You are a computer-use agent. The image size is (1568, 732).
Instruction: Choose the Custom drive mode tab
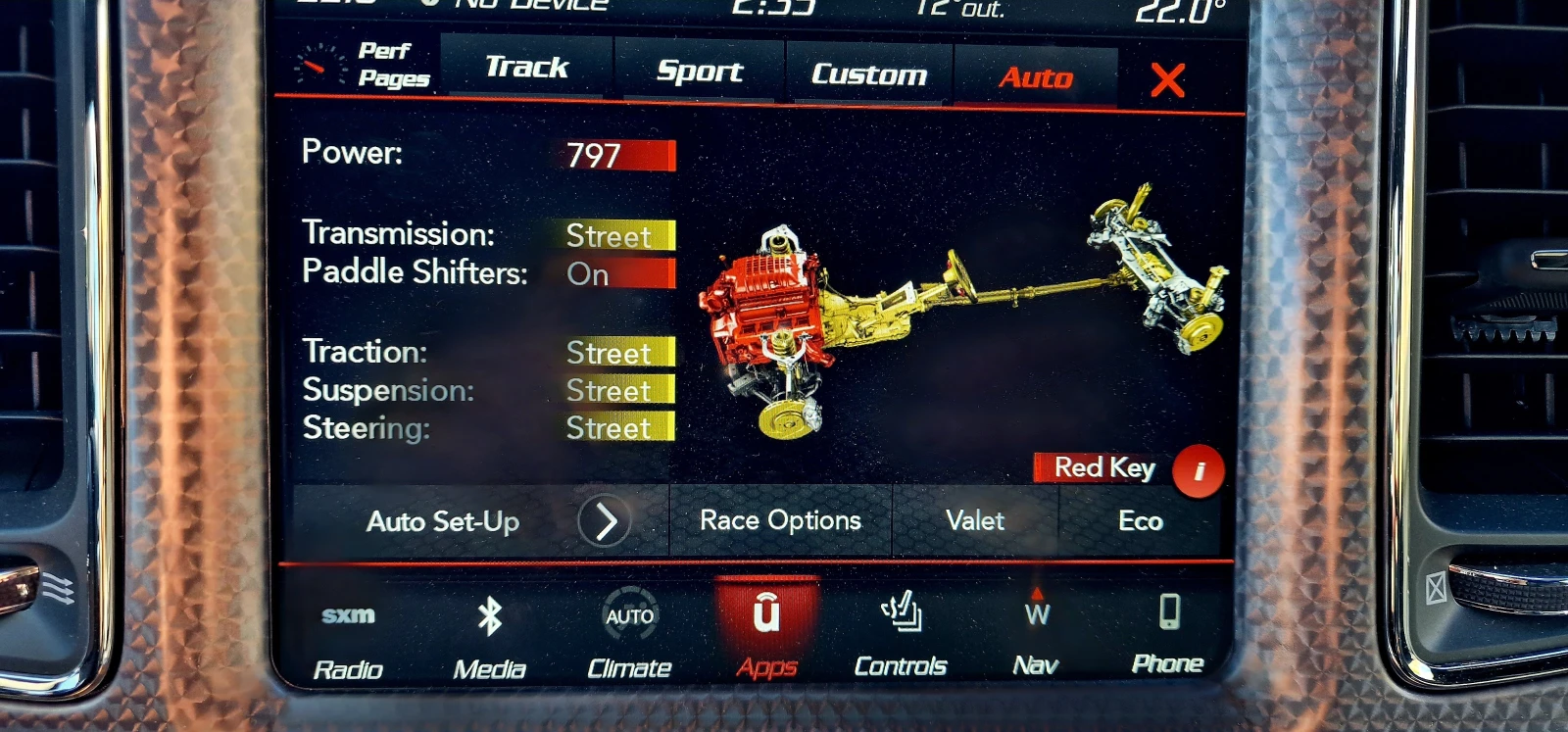tap(868, 74)
